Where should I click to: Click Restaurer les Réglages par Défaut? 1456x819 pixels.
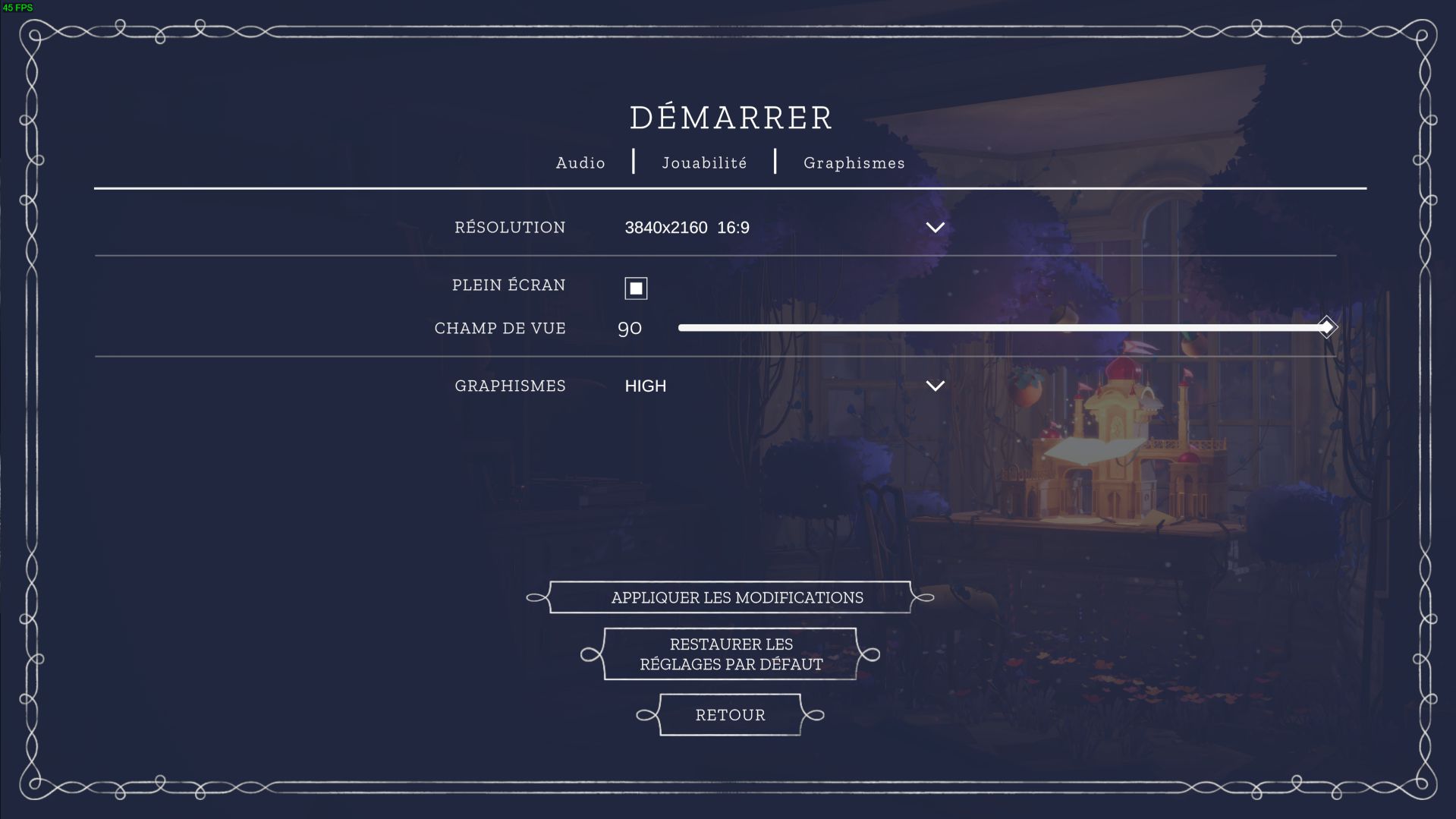coord(730,654)
